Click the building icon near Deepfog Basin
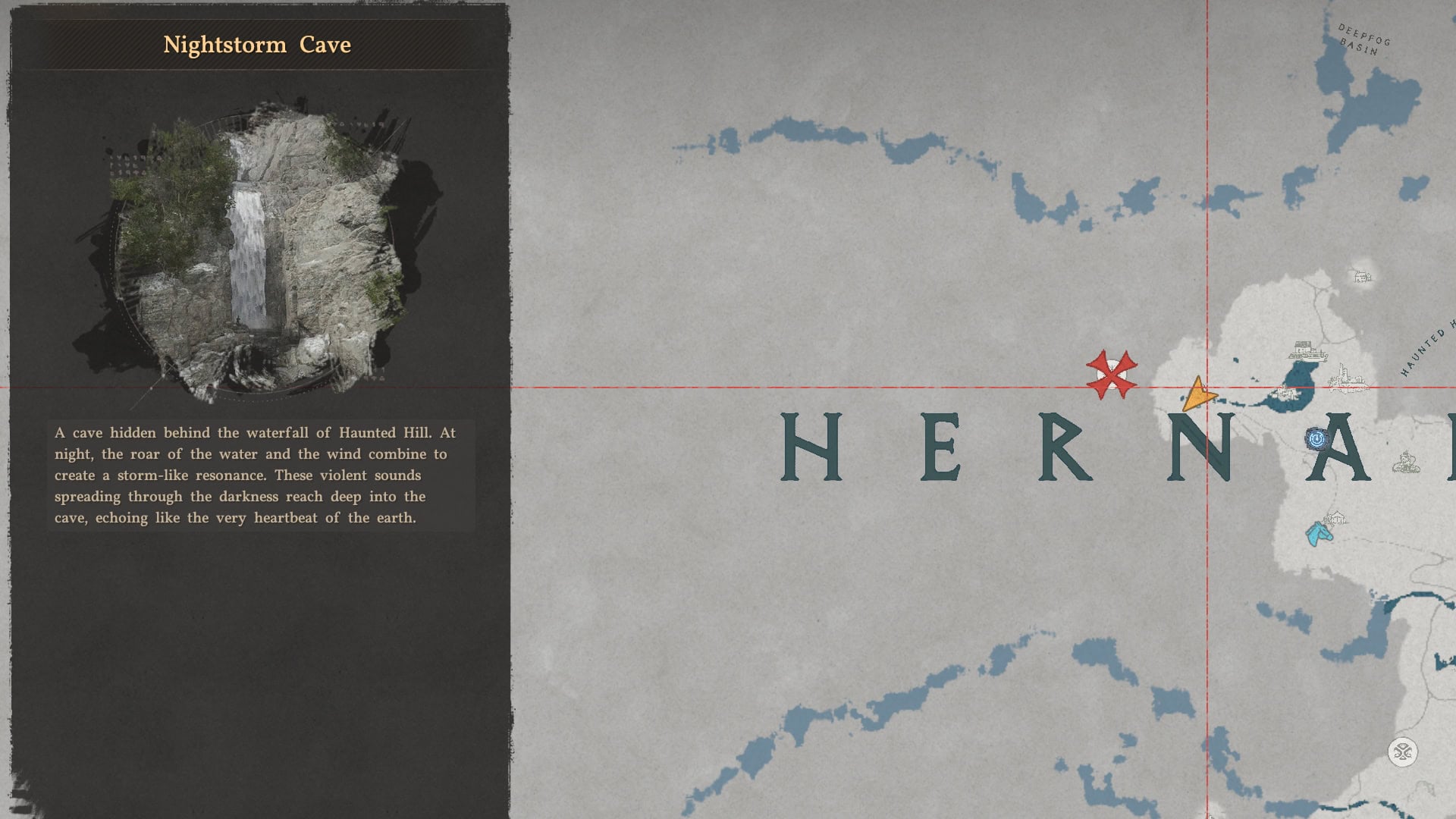The image size is (1456, 819). (x=1361, y=278)
